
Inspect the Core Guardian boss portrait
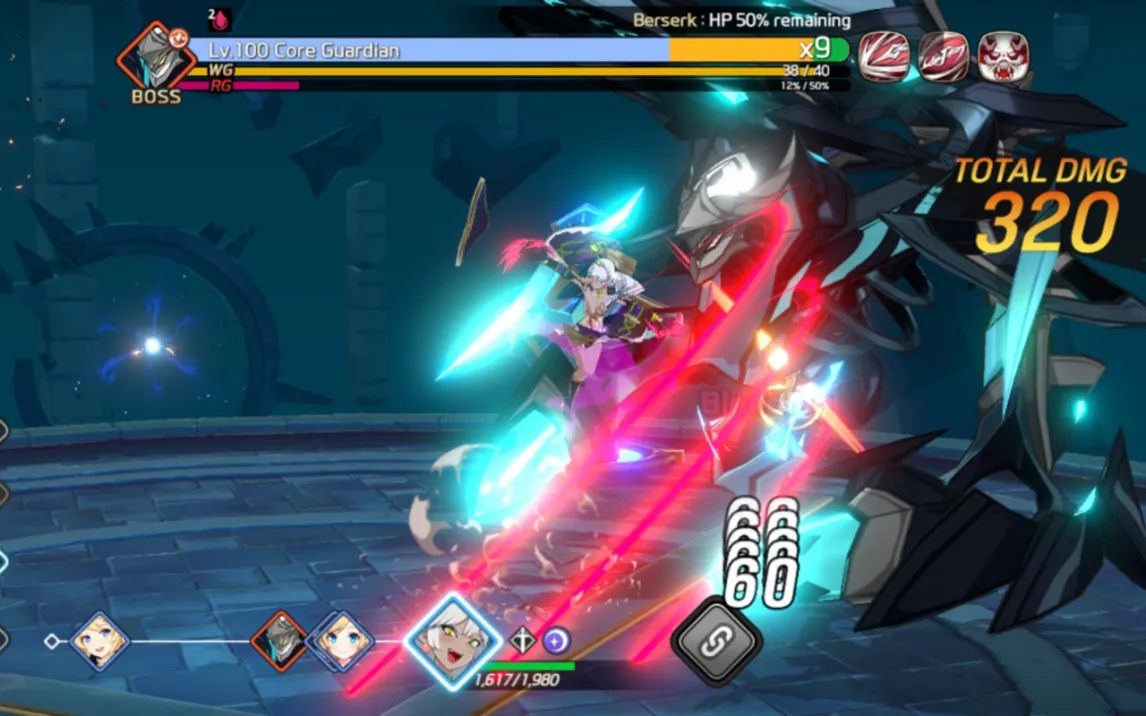(x=156, y=58)
